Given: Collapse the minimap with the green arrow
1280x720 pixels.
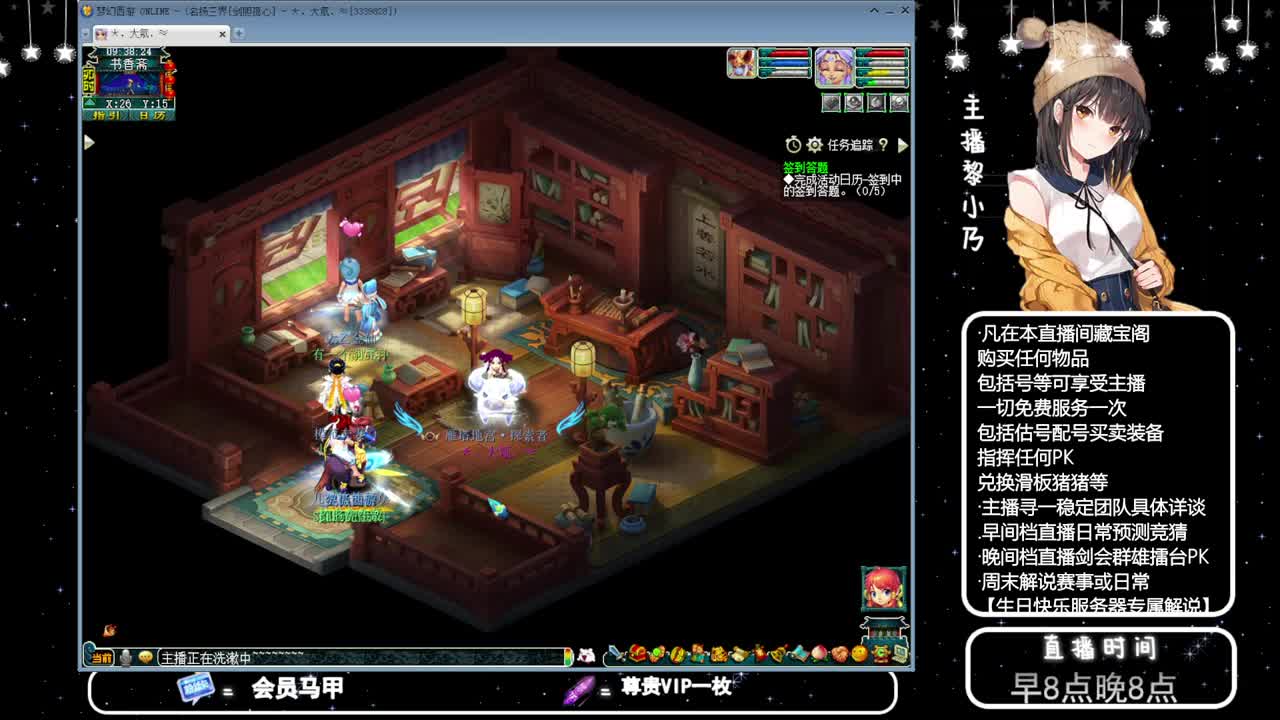Looking at the screenshot, I should tap(88, 100).
